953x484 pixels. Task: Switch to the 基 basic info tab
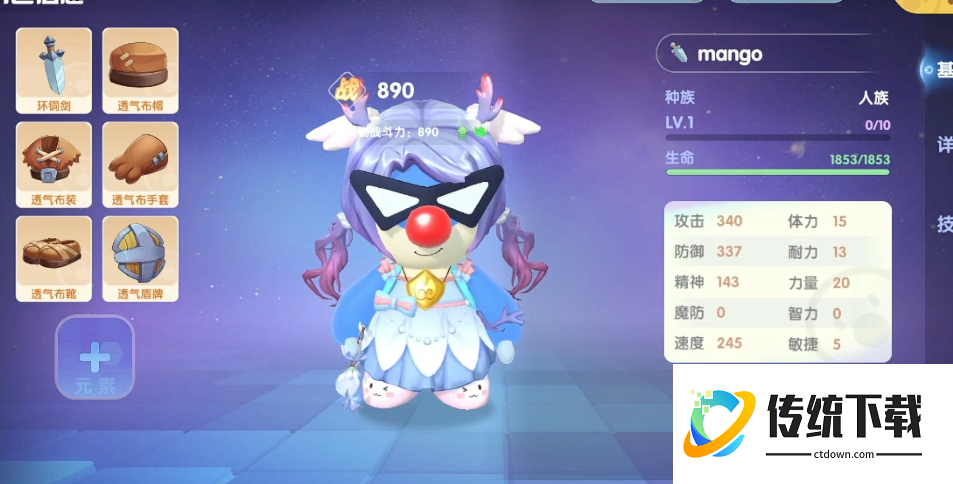coord(942,70)
